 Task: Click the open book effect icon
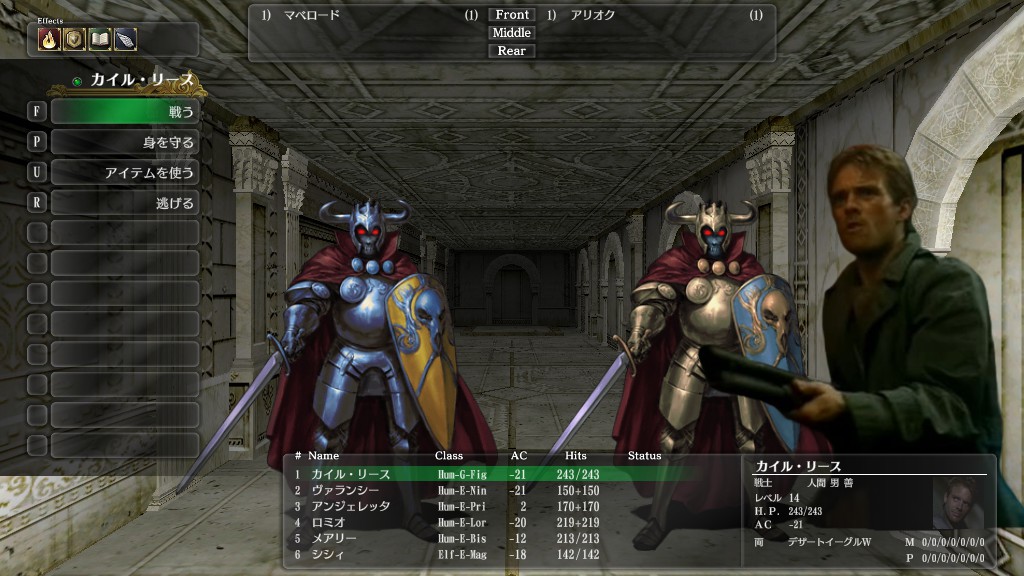coord(99,39)
